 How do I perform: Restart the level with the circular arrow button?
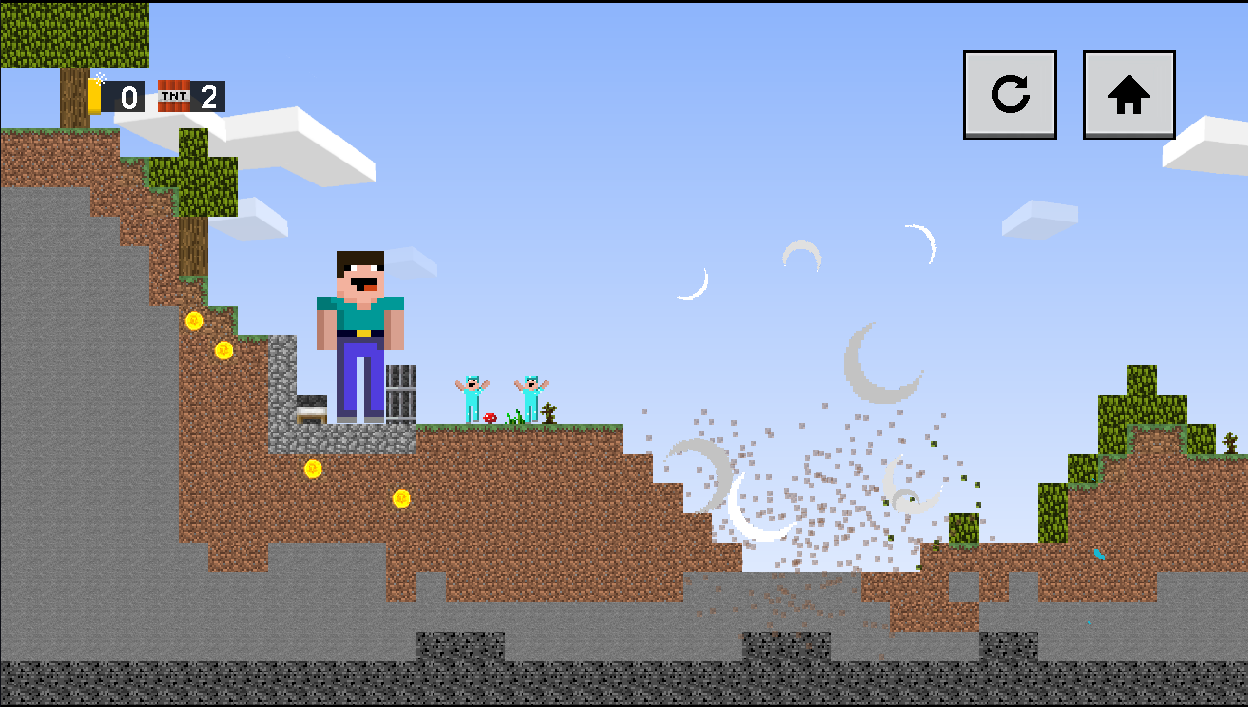(1009, 95)
